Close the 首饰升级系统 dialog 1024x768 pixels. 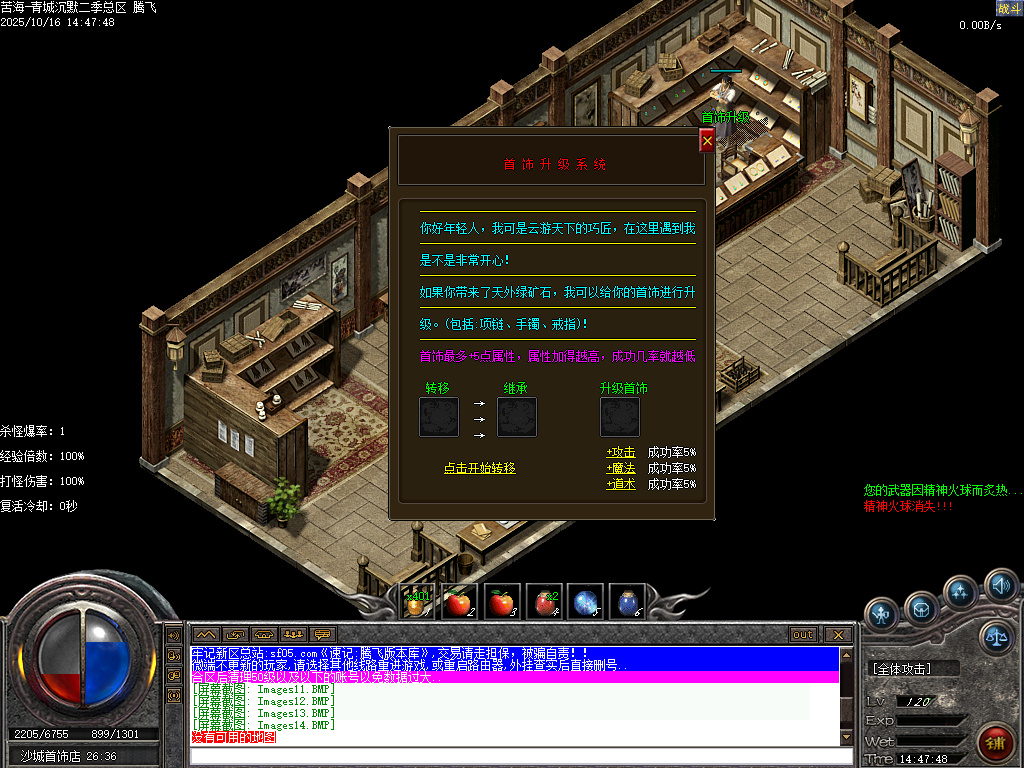(707, 142)
